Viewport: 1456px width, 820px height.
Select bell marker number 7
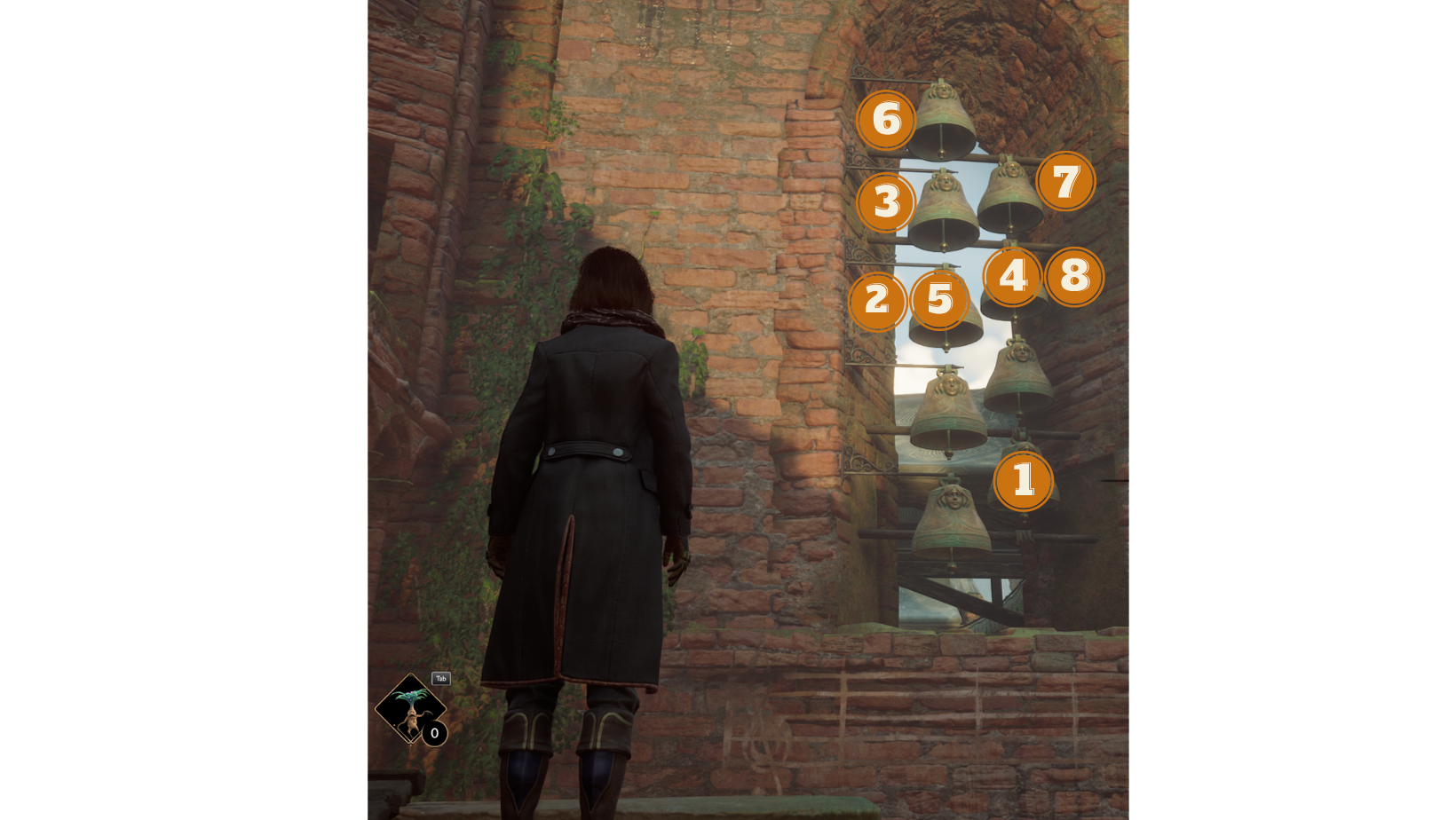click(1064, 182)
